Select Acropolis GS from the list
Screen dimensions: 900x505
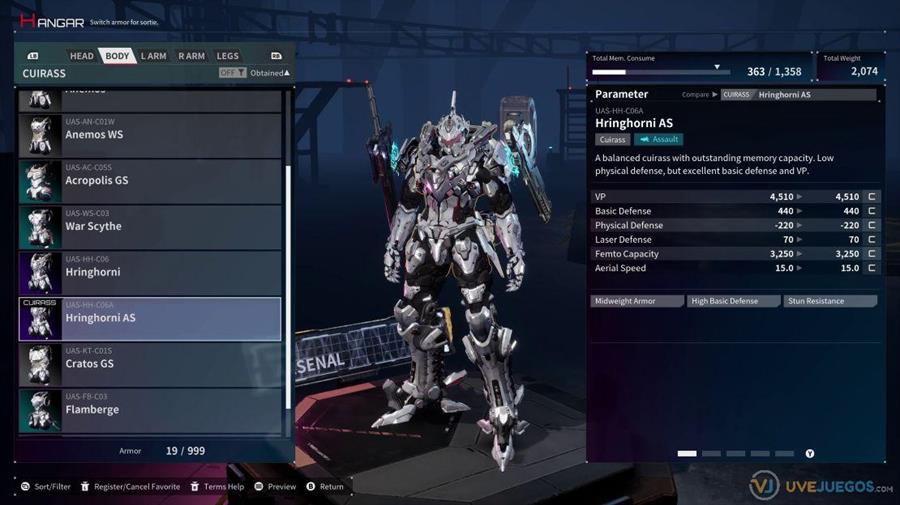[150, 181]
